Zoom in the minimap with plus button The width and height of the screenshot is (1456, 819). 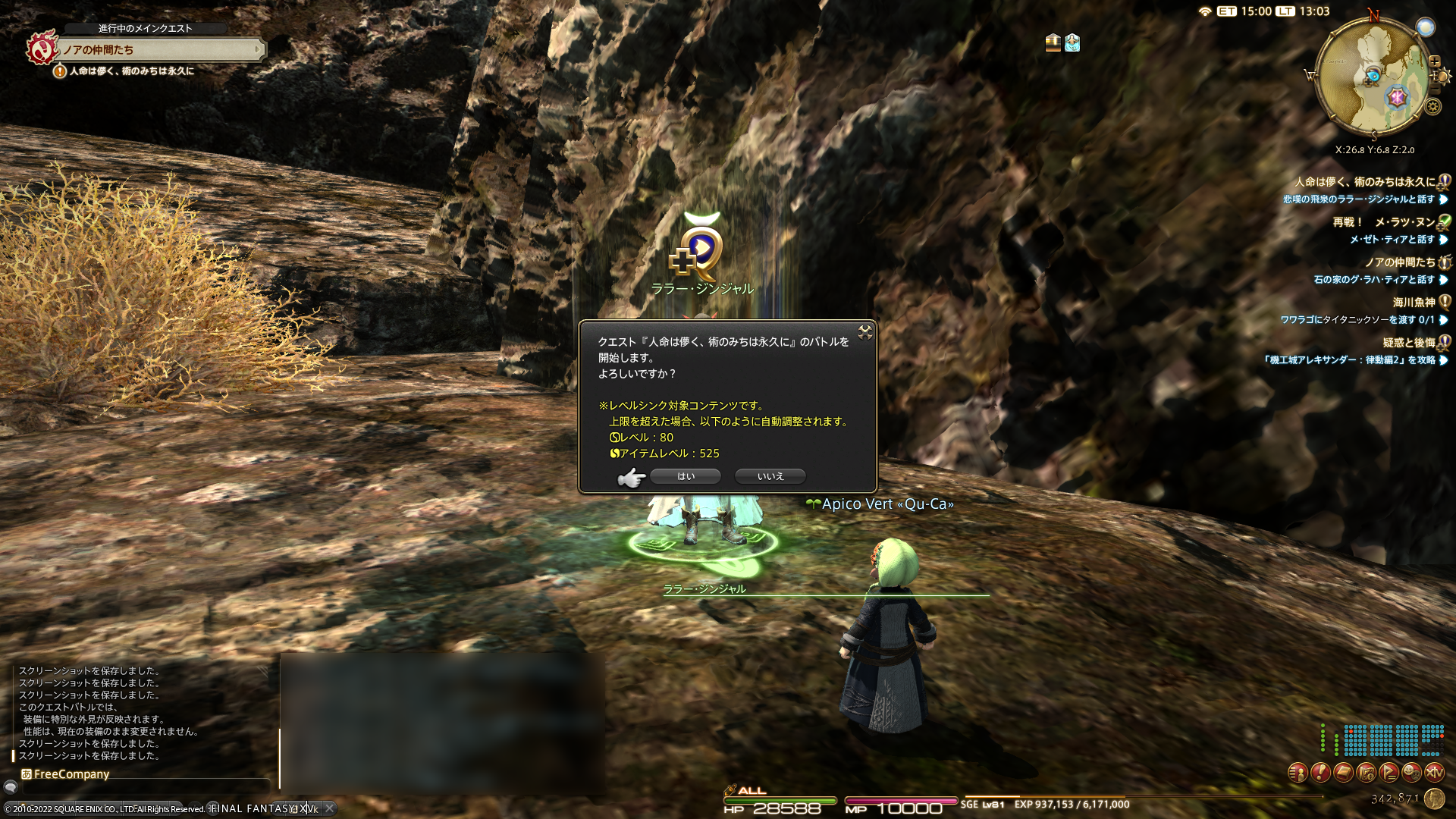1434,61
